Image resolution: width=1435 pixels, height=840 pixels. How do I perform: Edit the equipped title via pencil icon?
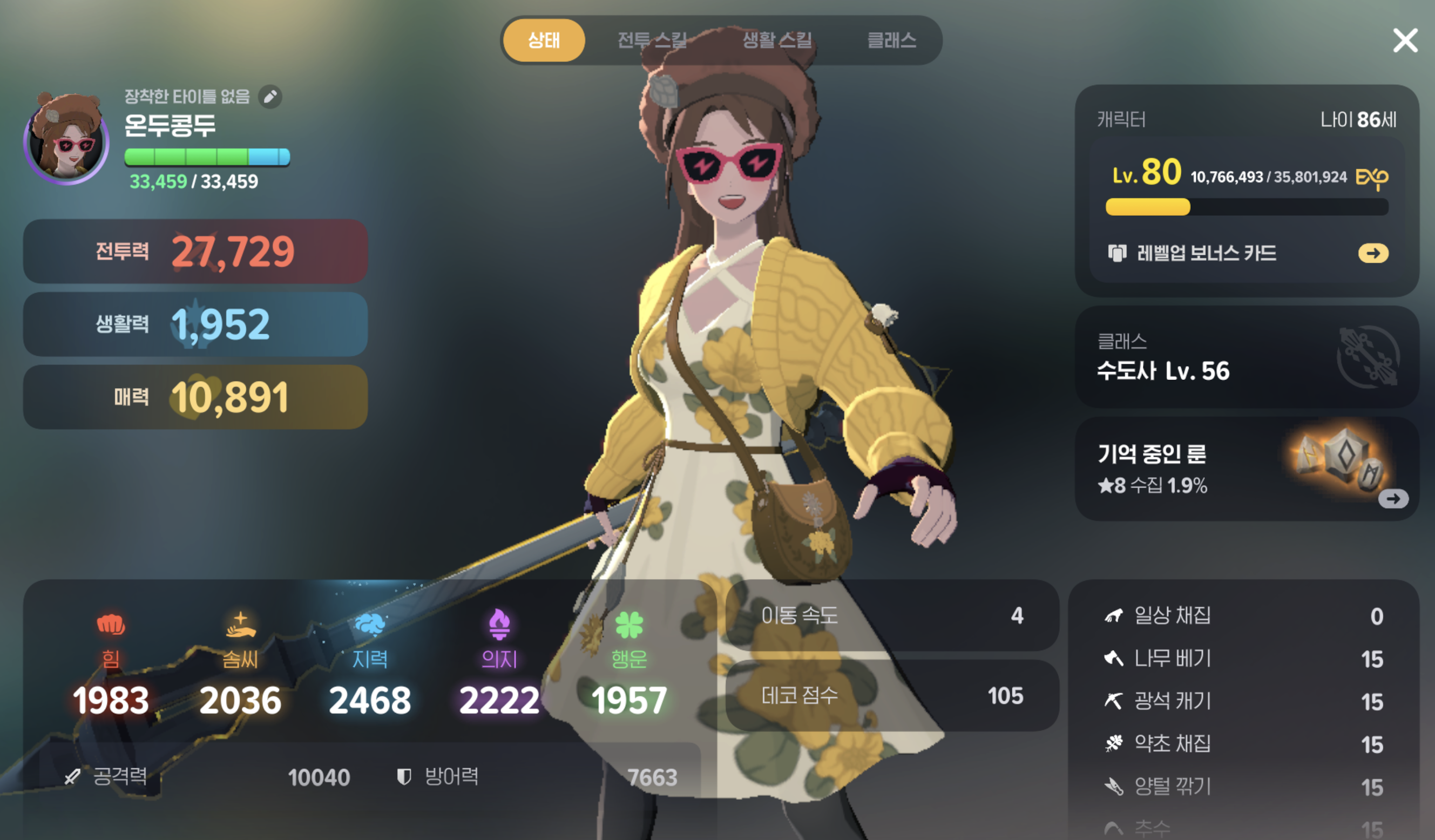click(x=272, y=97)
